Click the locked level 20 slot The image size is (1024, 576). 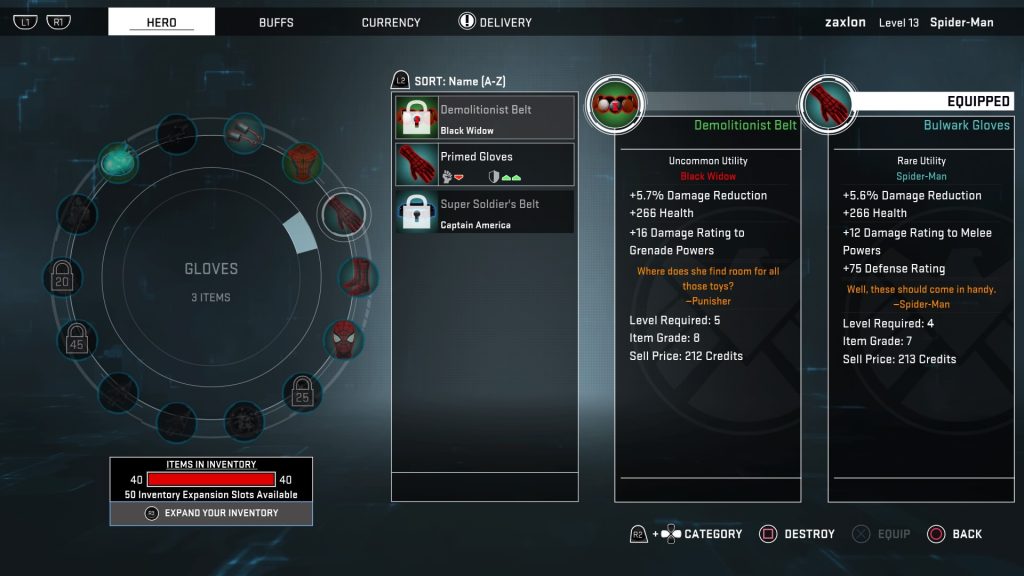pyautogui.click(x=63, y=277)
